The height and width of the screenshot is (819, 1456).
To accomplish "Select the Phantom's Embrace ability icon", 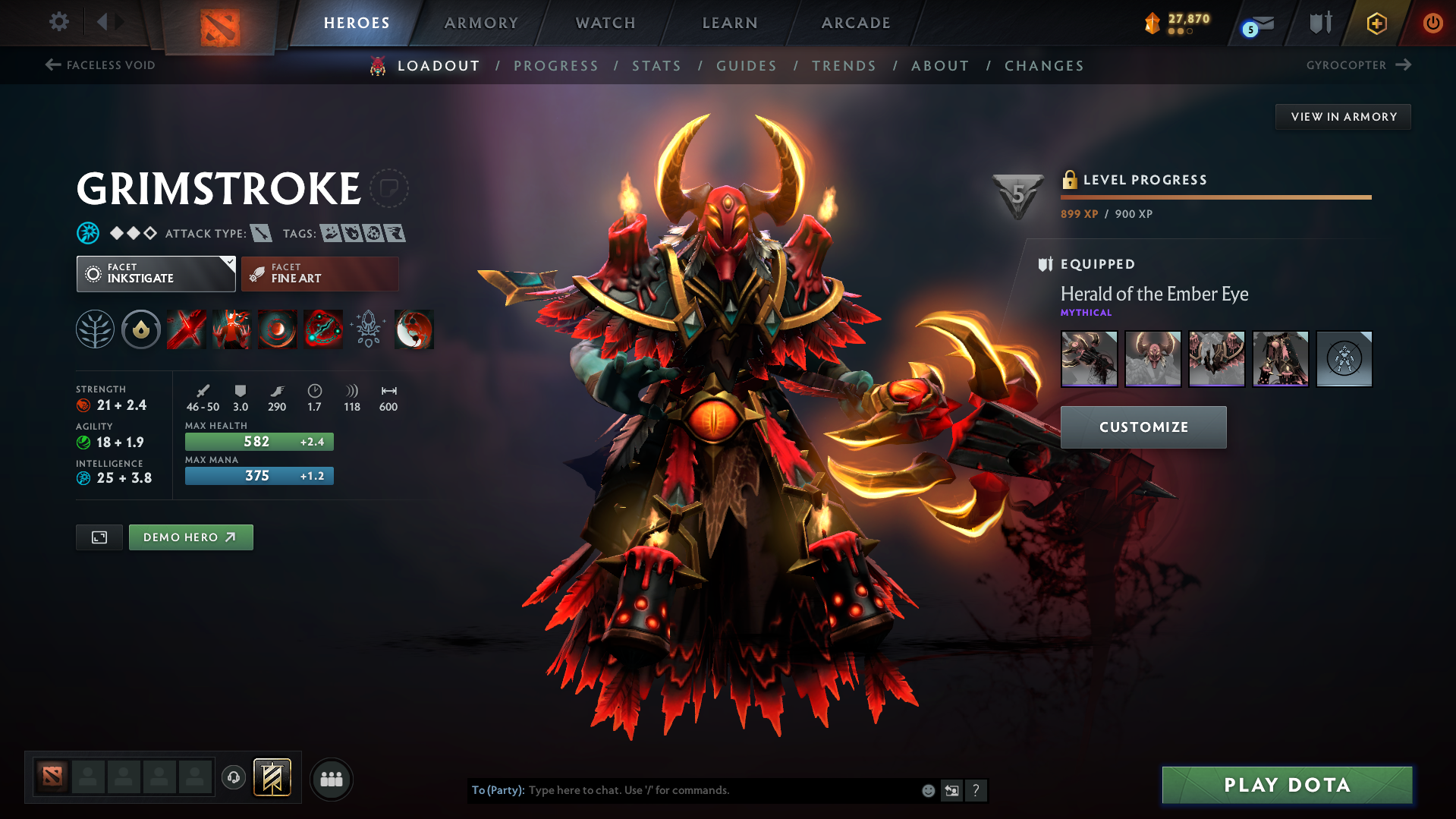I will coord(231,329).
